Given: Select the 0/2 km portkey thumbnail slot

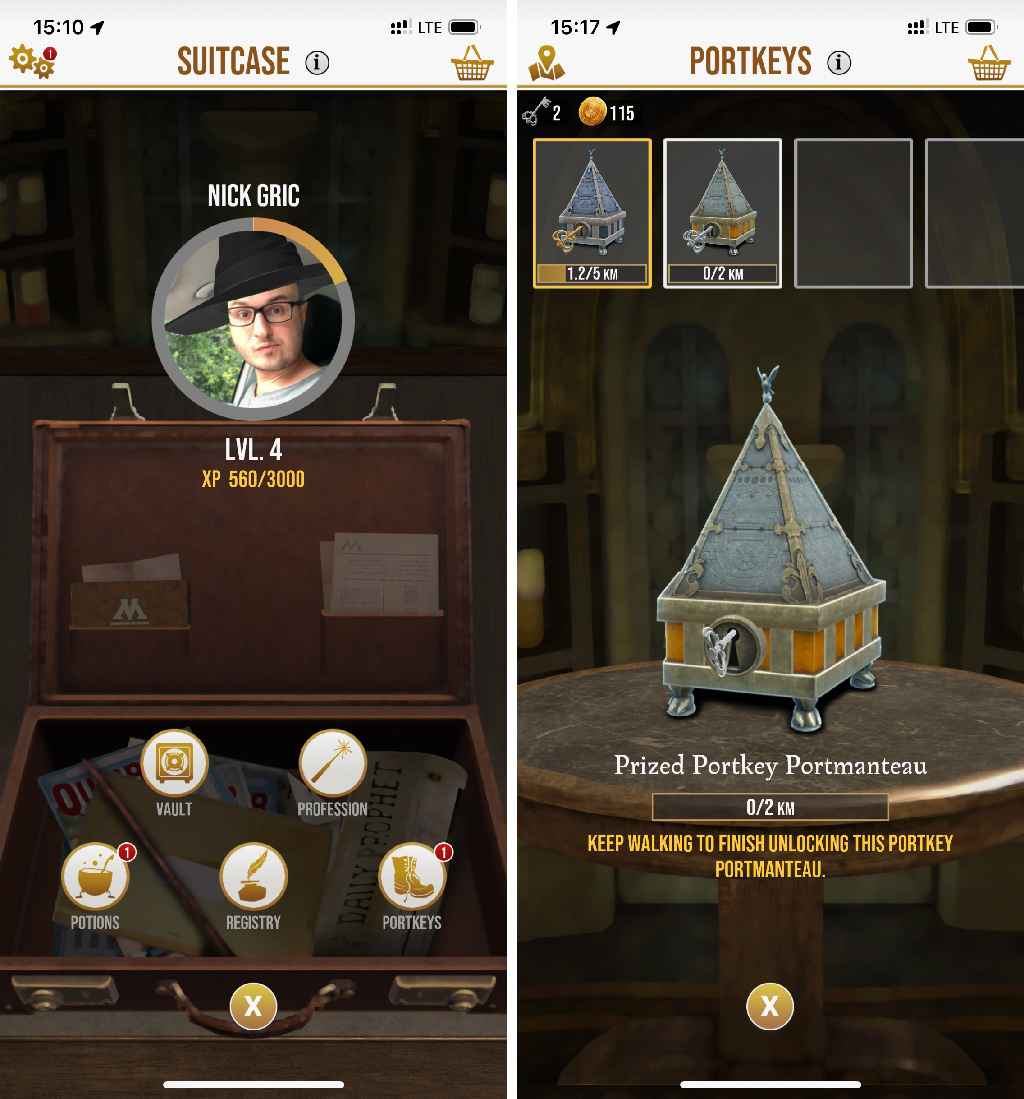Looking at the screenshot, I should click(x=722, y=213).
